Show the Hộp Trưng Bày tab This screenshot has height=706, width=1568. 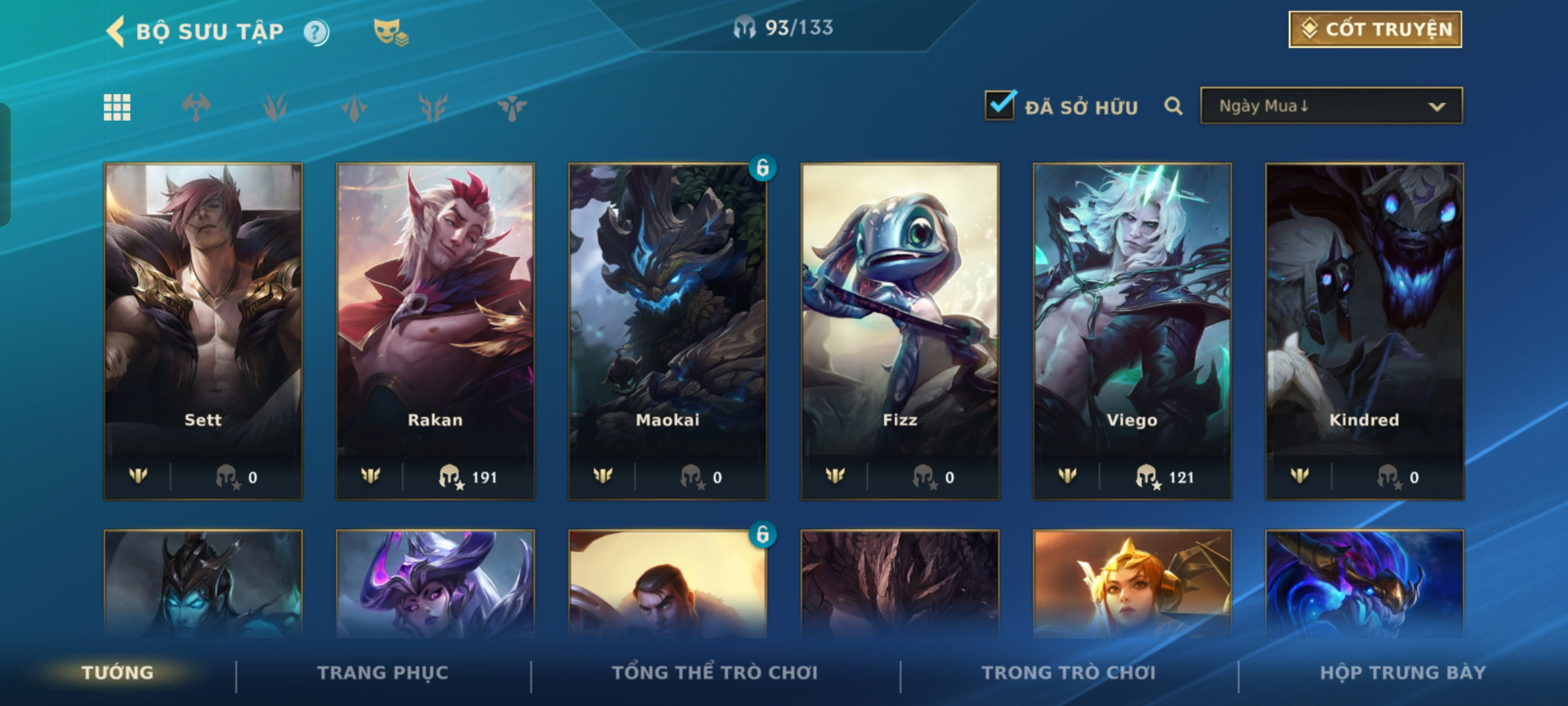[x=1403, y=673]
